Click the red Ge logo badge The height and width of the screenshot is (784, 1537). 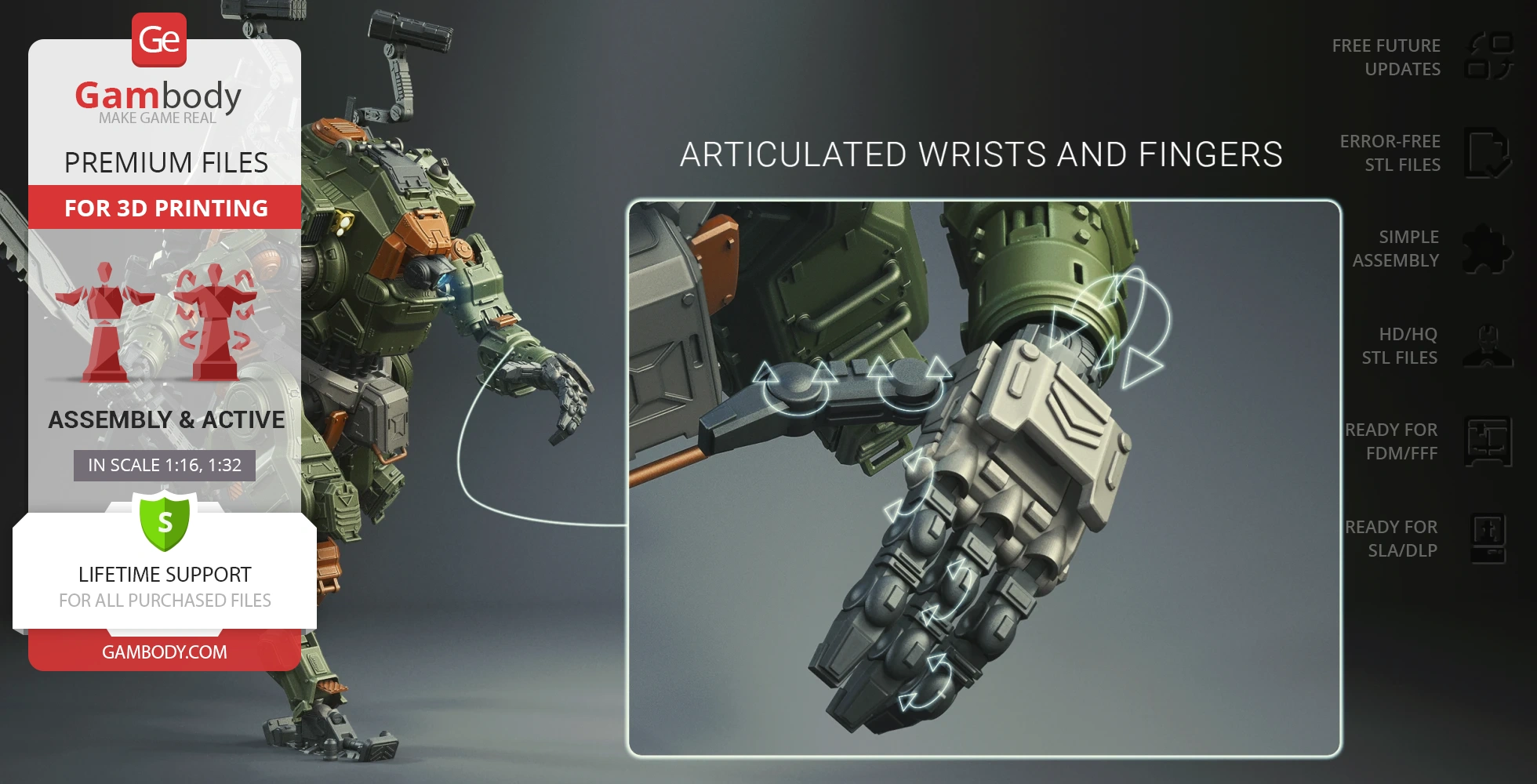[159, 40]
